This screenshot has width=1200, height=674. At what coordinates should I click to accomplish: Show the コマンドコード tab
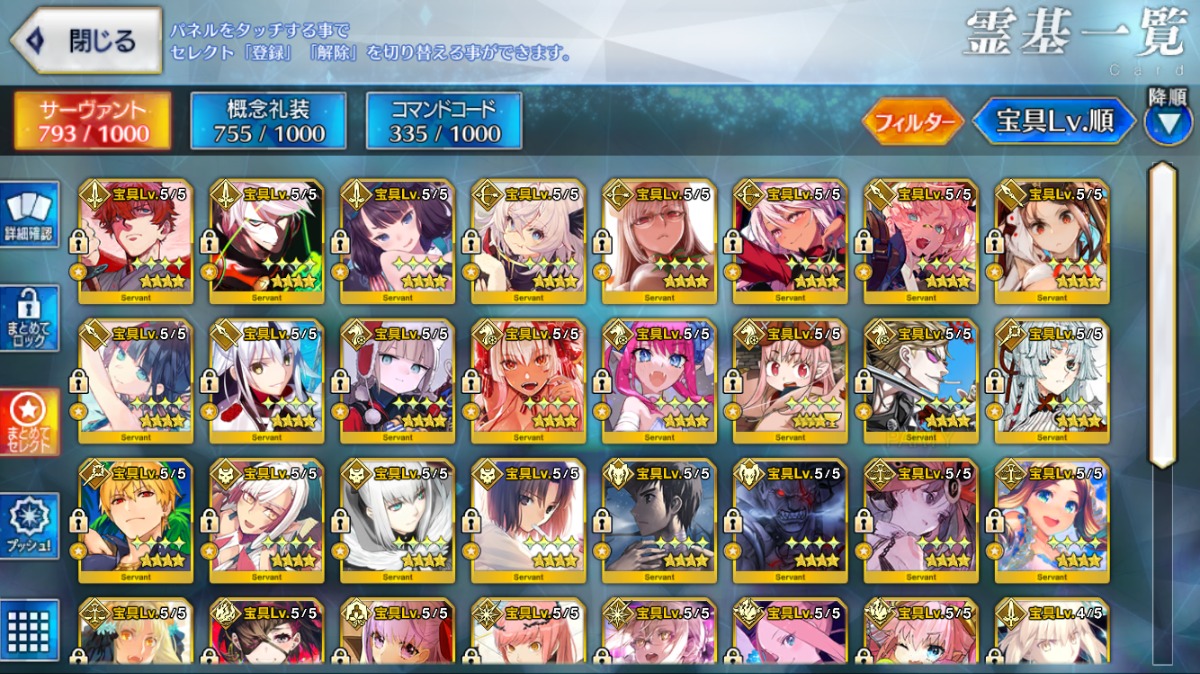444,121
